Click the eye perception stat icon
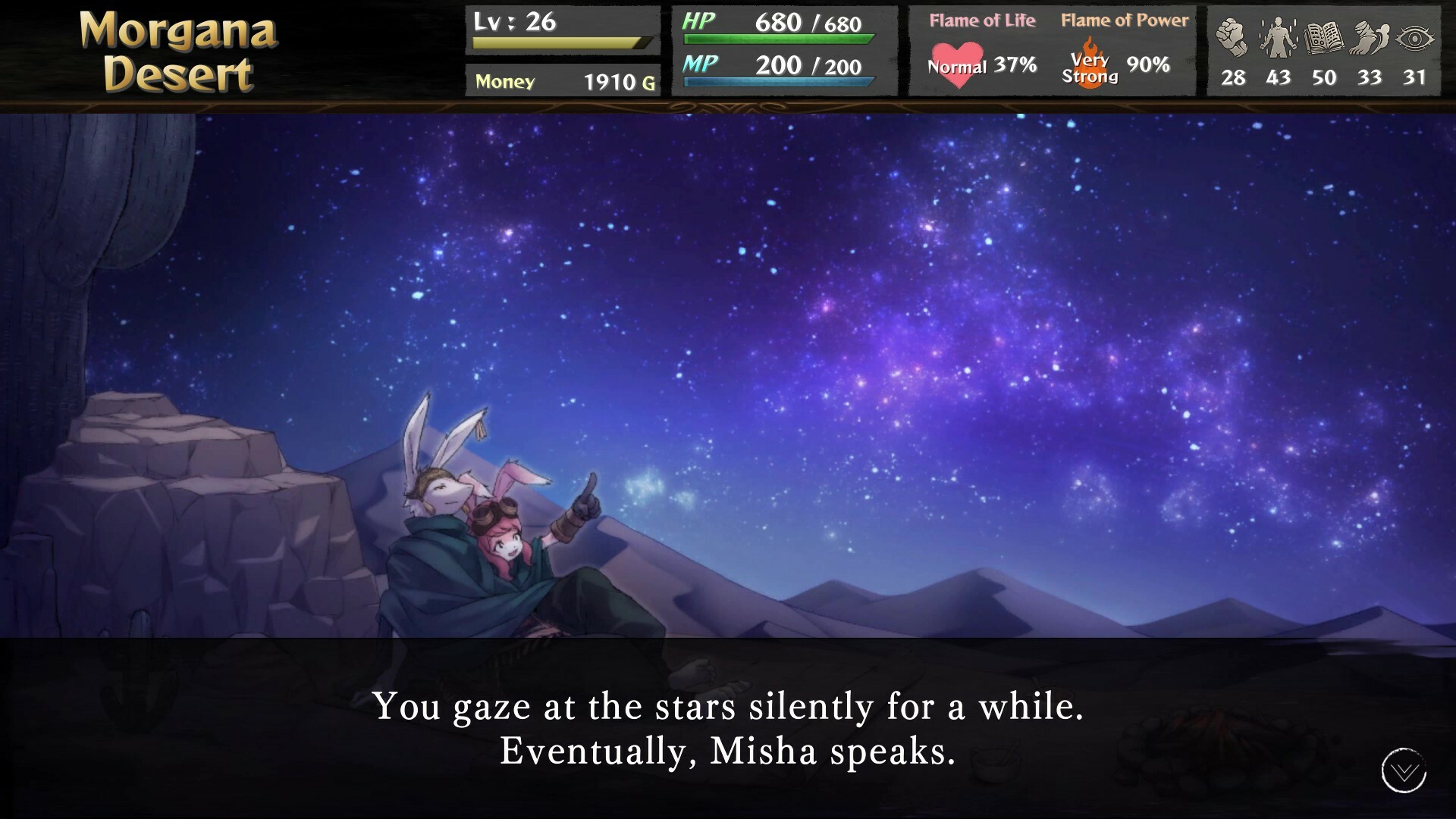The height and width of the screenshot is (819, 1456). (x=1417, y=36)
